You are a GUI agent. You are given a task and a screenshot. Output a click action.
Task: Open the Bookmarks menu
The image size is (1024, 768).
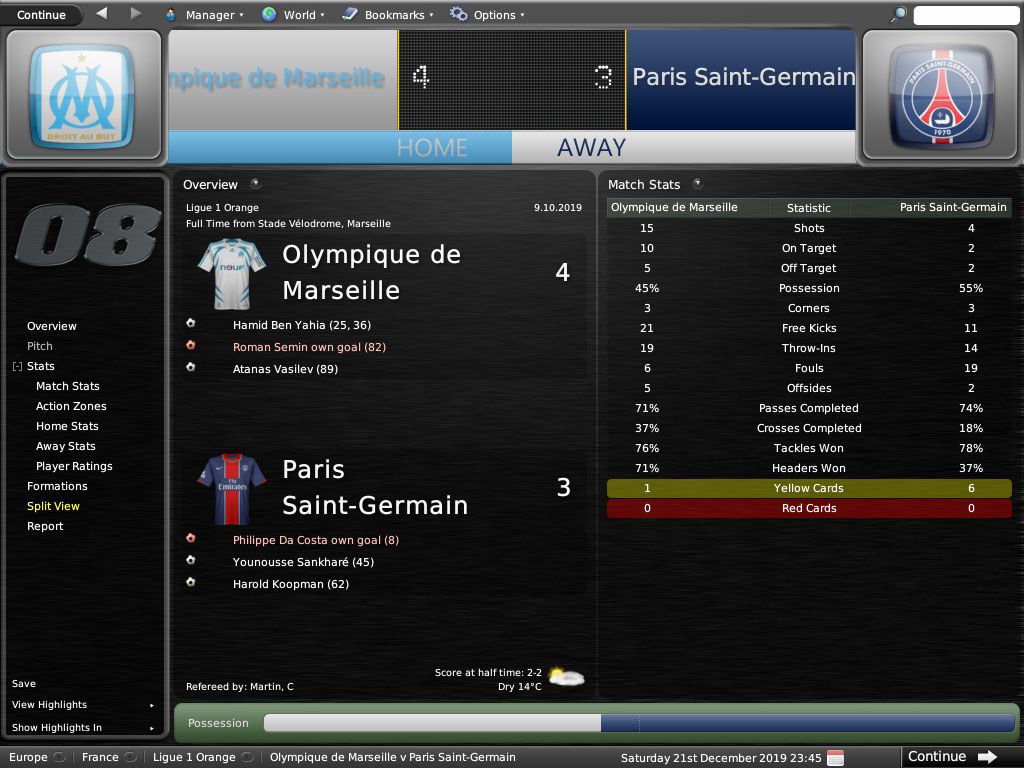click(x=387, y=15)
